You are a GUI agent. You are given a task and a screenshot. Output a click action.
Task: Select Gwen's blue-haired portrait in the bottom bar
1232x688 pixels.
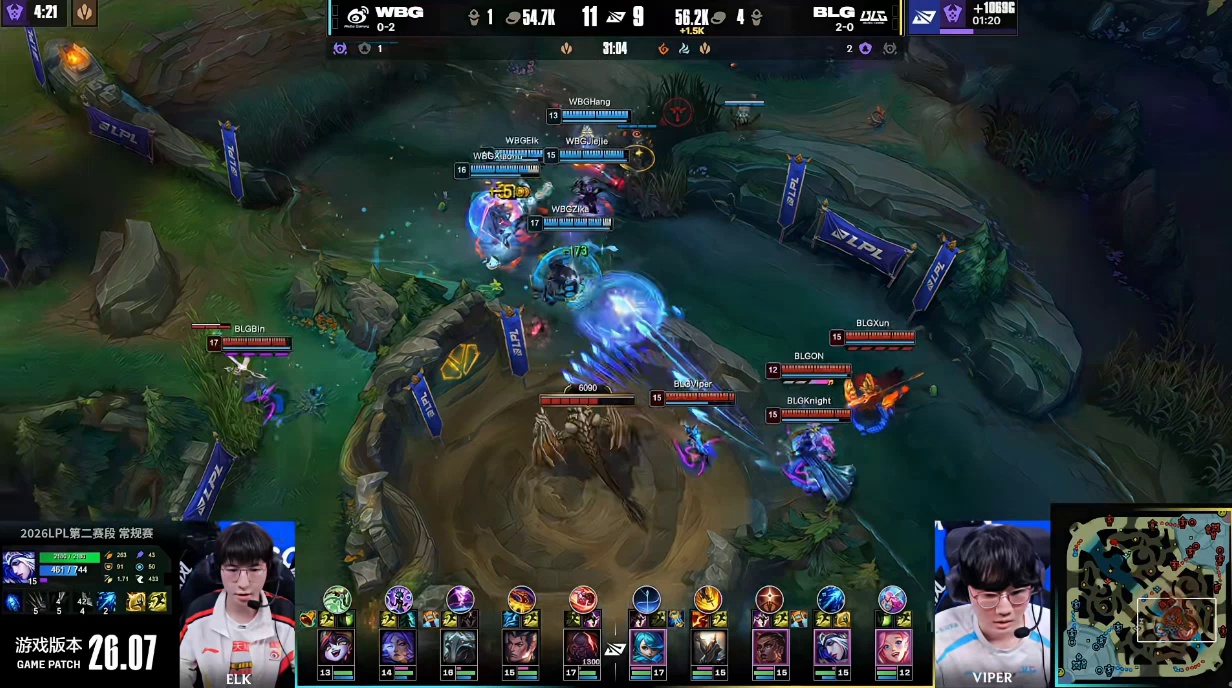tap(647, 647)
